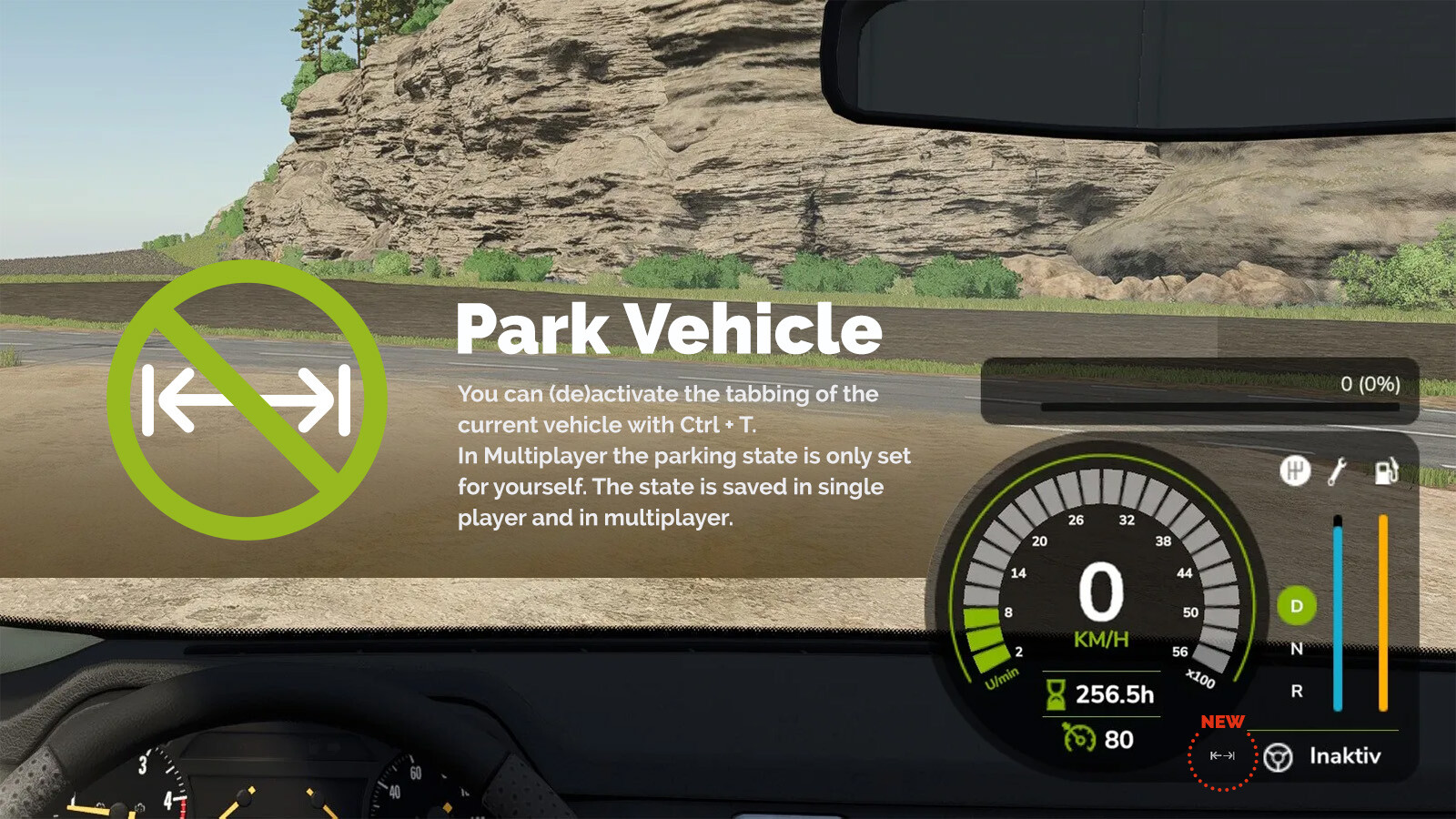
Task: Toggle the parking state indicator marked NEW
Action: tap(1222, 754)
